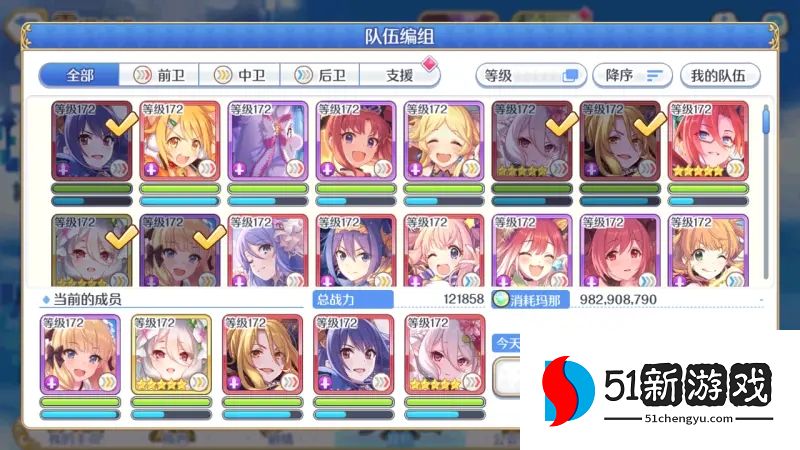The width and height of the screenshot is (800, 450).
Task: Remove the blonde blue-eyed girl from 当前的成员
Action: point(80,353)
